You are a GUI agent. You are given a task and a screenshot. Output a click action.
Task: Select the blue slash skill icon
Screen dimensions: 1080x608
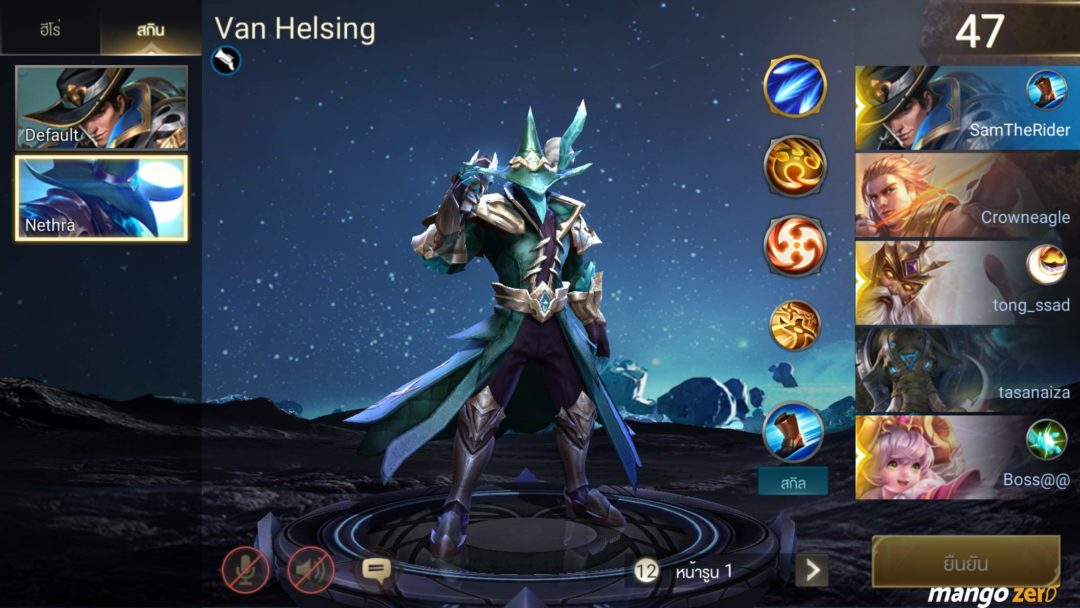(795, 86)
